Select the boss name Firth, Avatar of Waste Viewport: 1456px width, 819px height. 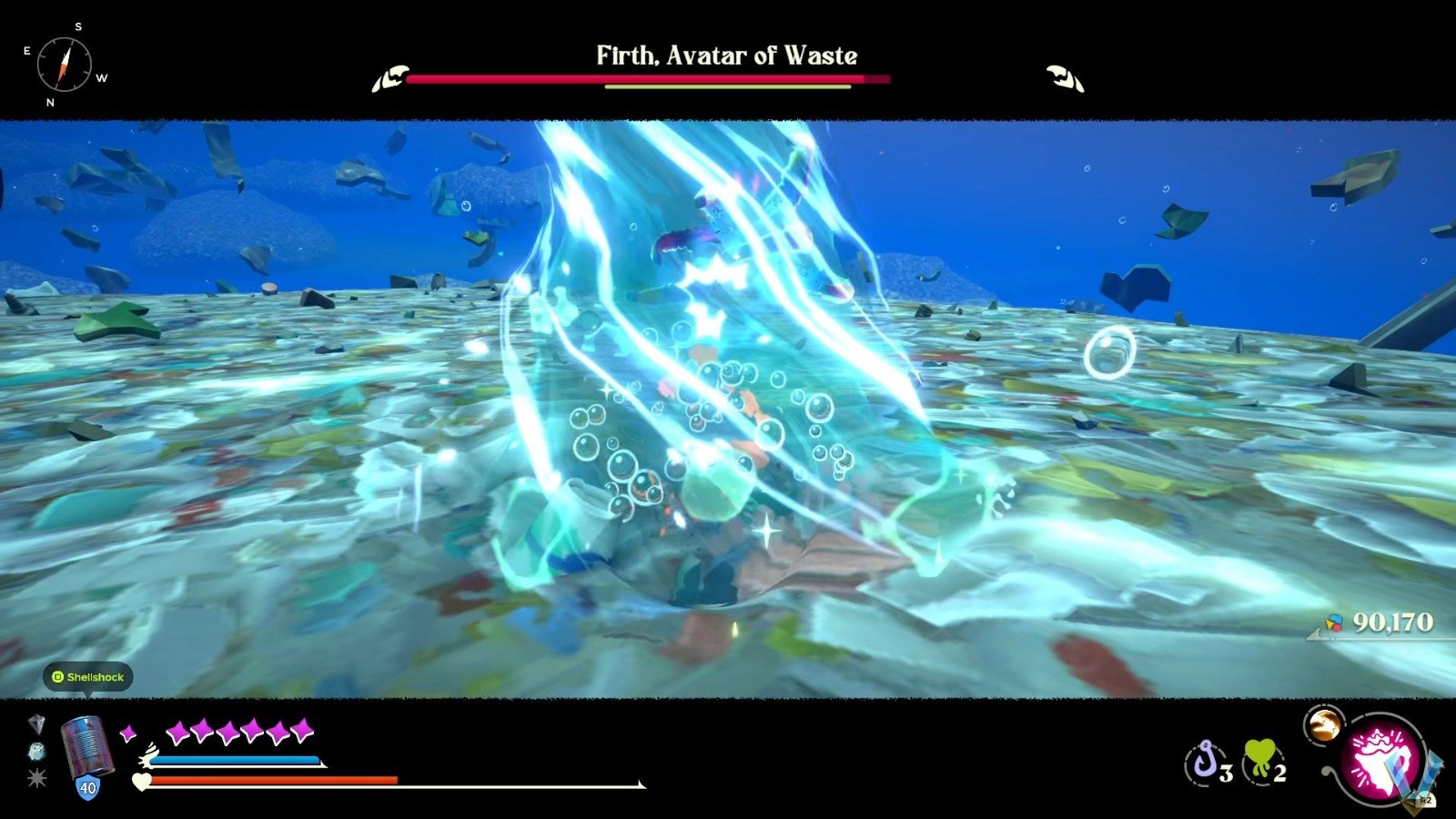725,56
